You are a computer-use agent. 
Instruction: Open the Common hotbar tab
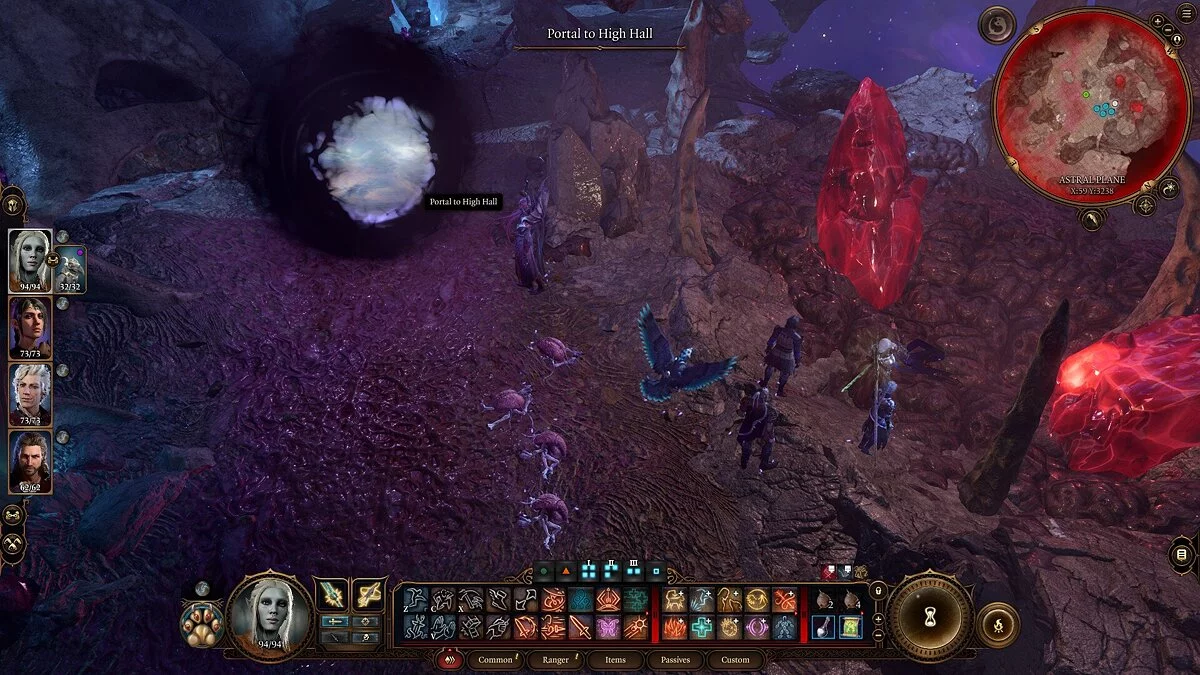point(495,660)
